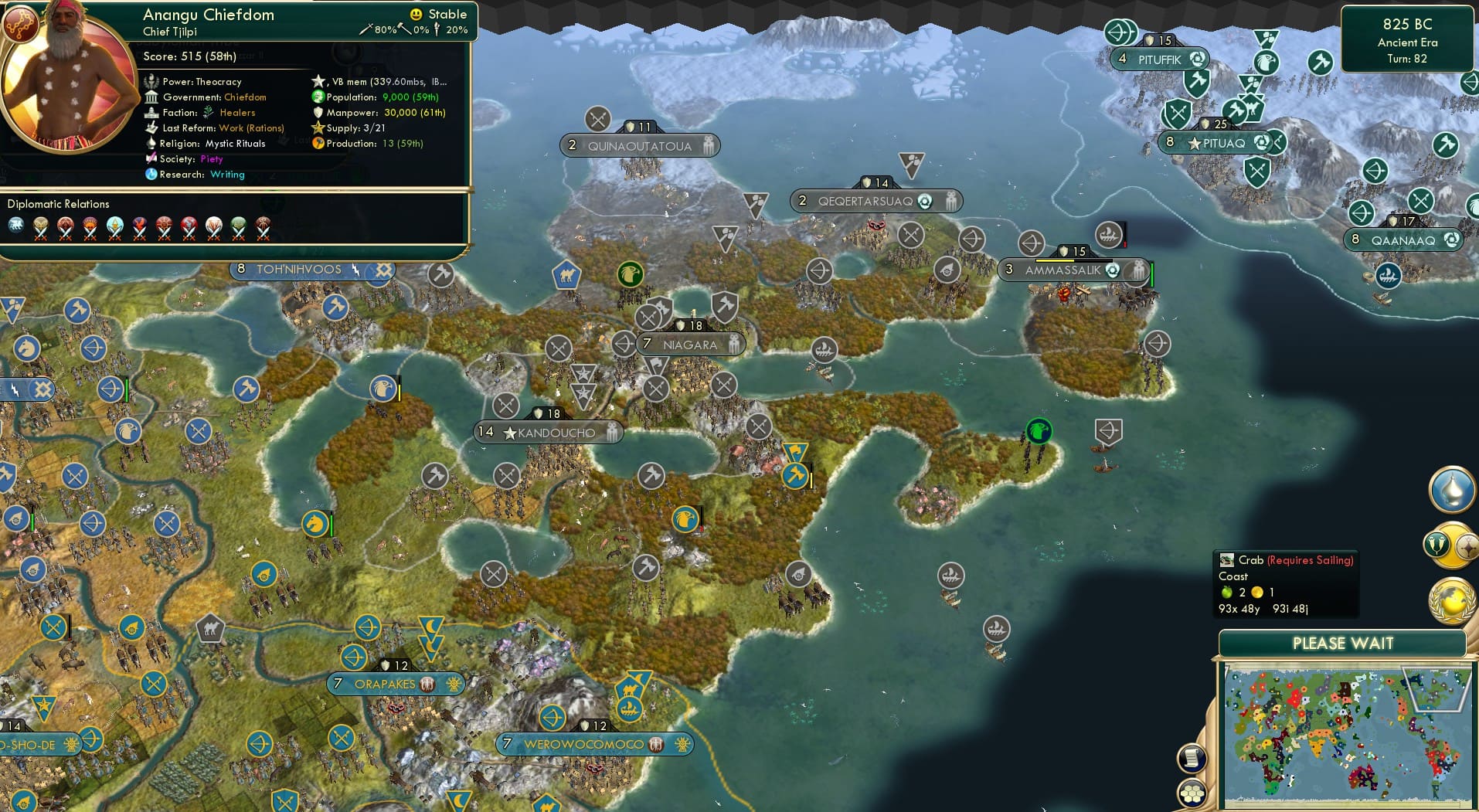1479x812 pixels.
Task: Open the Kandoucho city screen
Action: click(548, 433)
